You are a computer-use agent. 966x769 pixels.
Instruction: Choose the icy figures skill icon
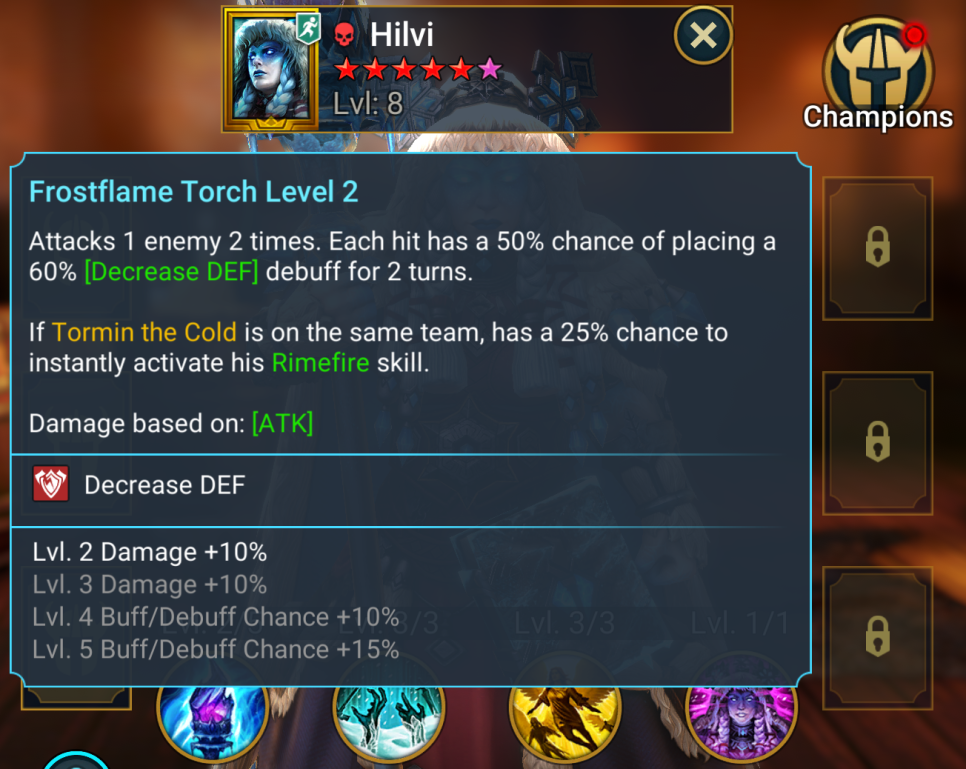pyautogui.click(x=388, y=718)
